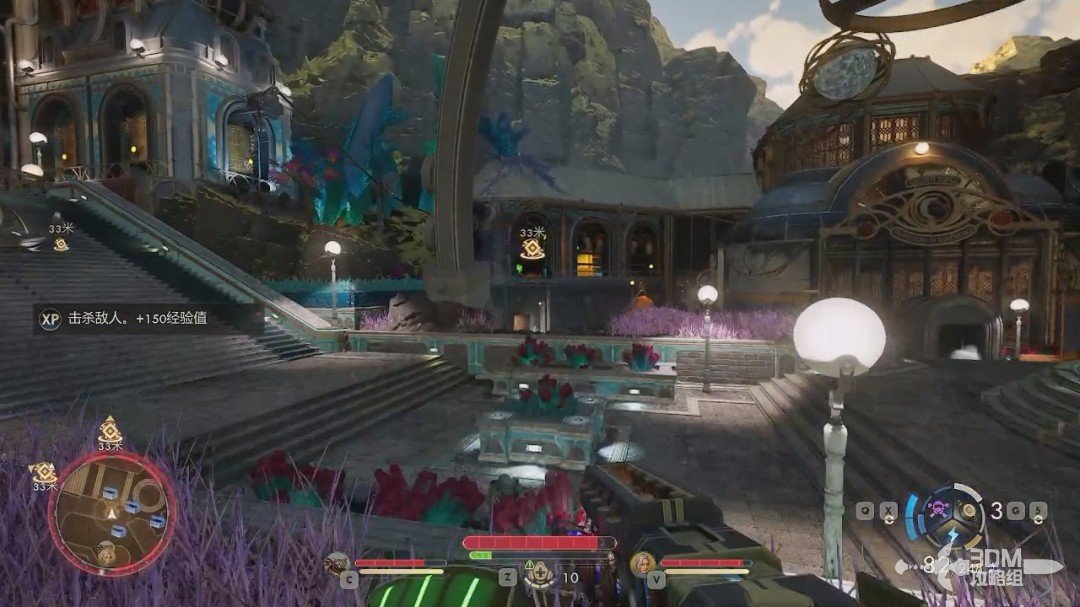1080x607 pixels.
Task: Open the circular minimap
Action: pyautogui.click(x=111, y=513)
